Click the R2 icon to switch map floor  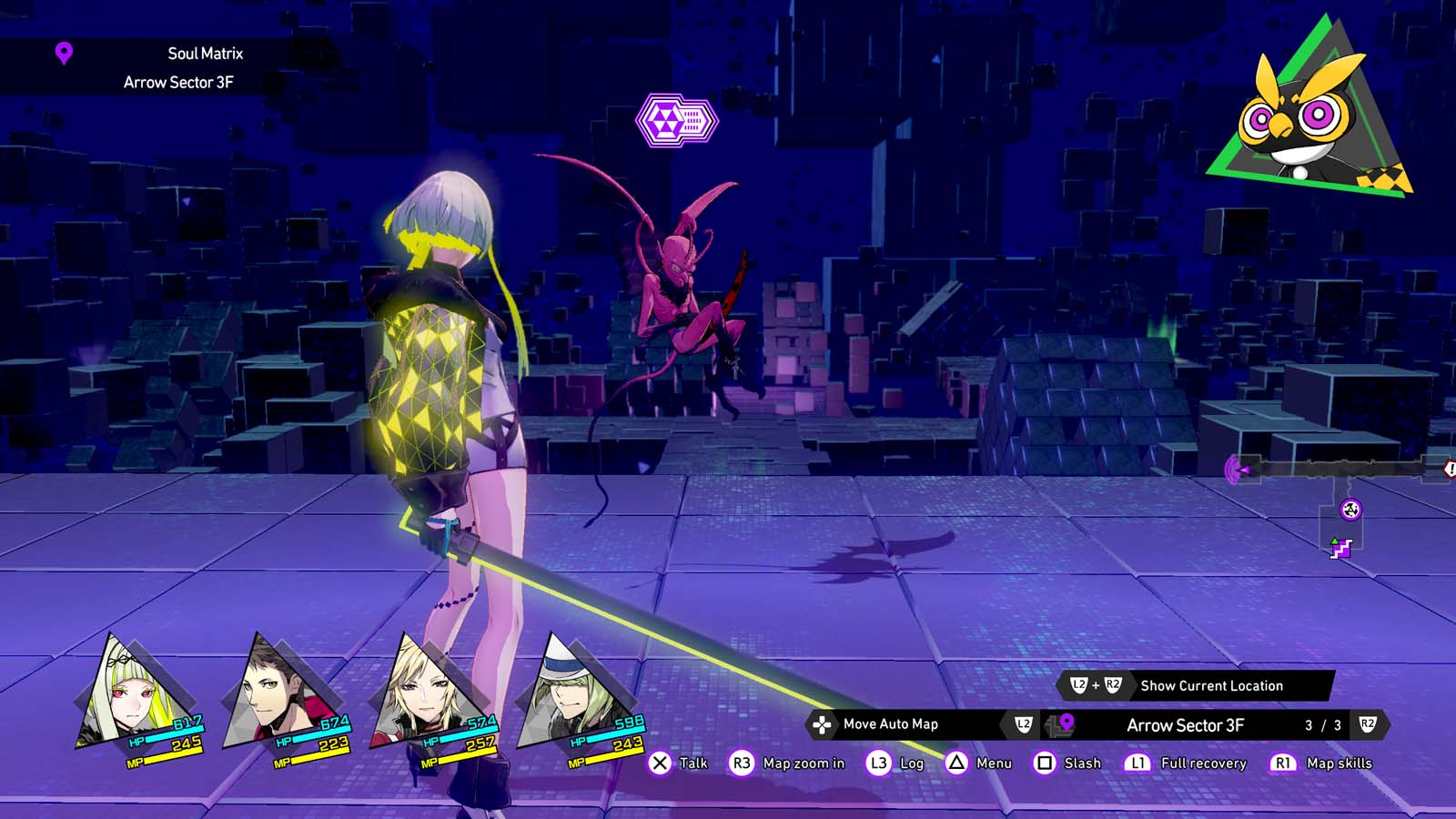(x=1366, y=724)
